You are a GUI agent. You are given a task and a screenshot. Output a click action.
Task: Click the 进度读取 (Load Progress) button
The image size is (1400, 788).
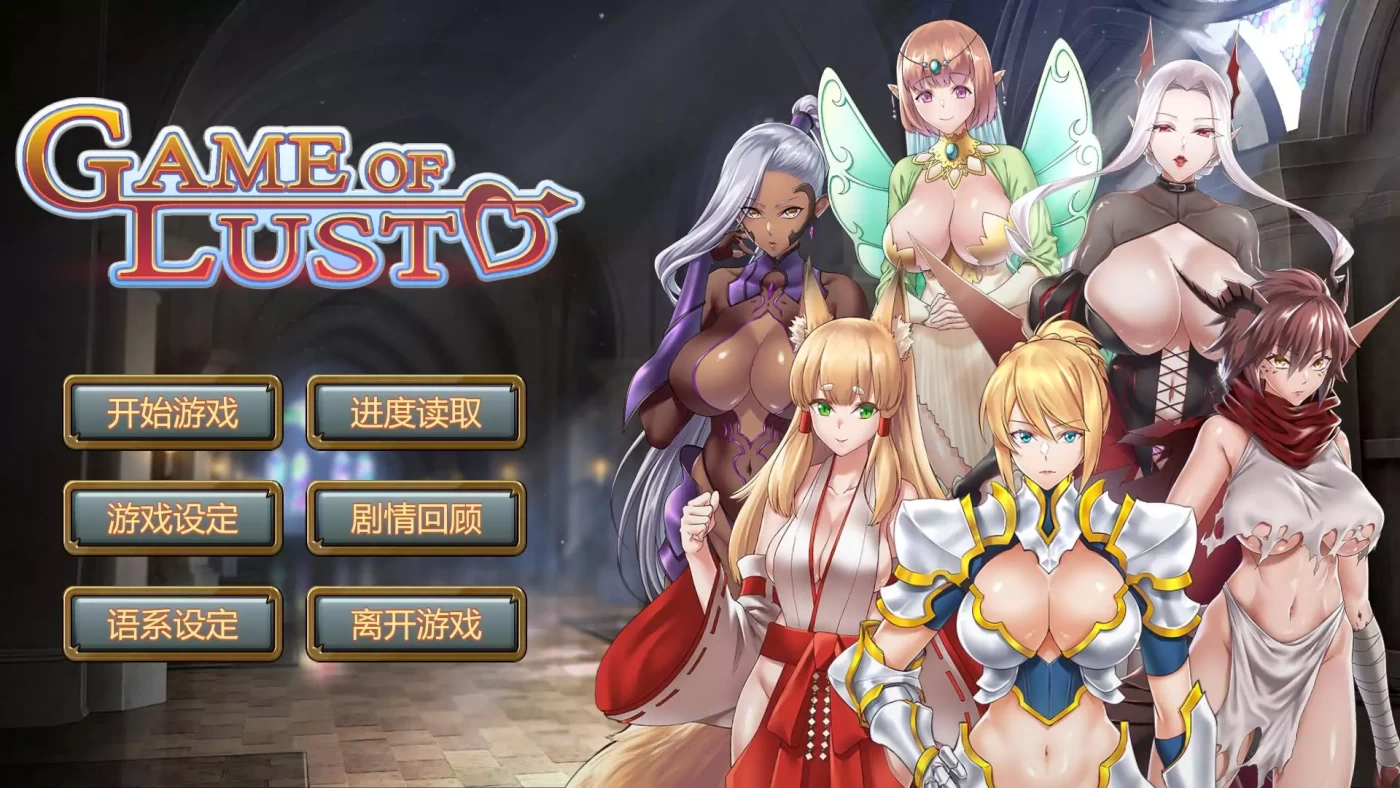[416, 412]
